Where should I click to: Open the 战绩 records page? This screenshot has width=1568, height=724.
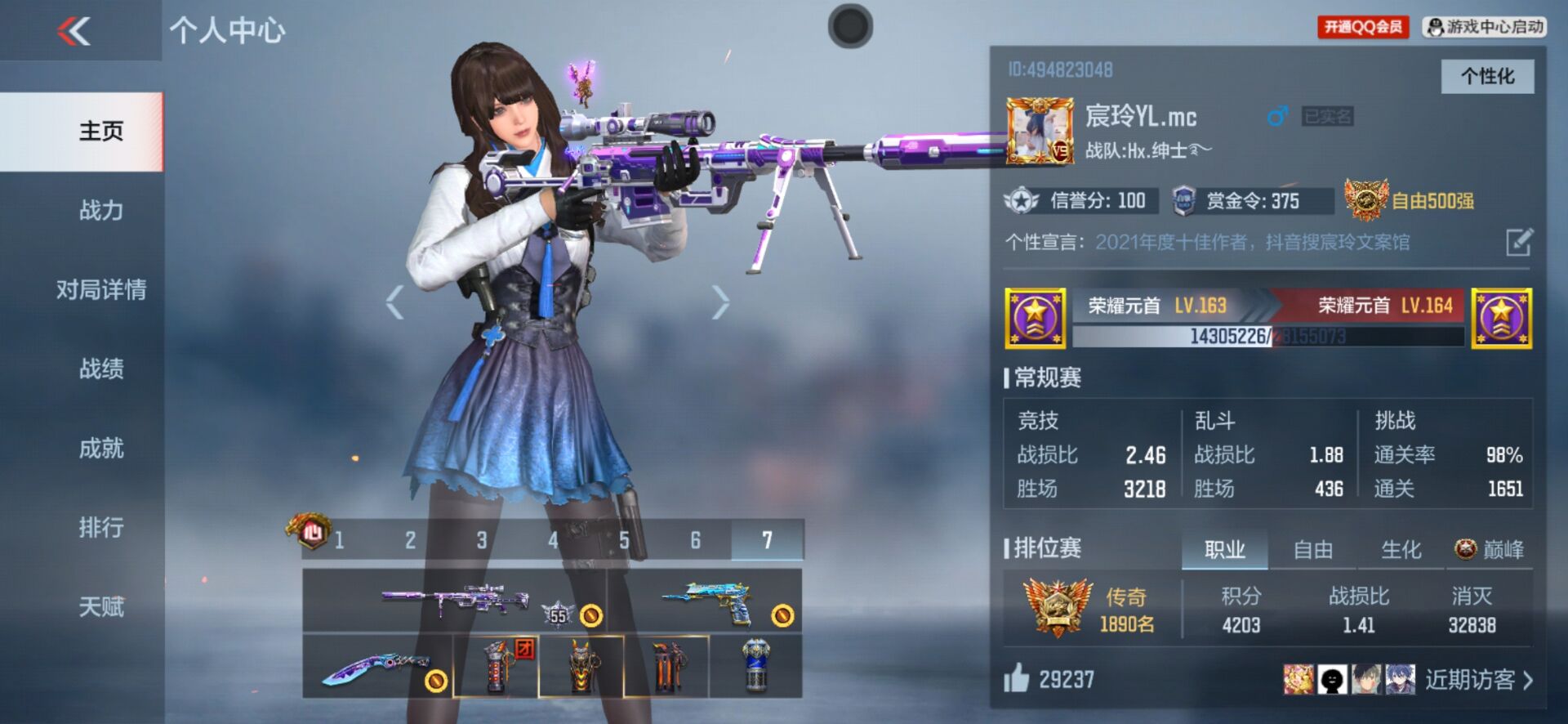[x=101, y=369]
